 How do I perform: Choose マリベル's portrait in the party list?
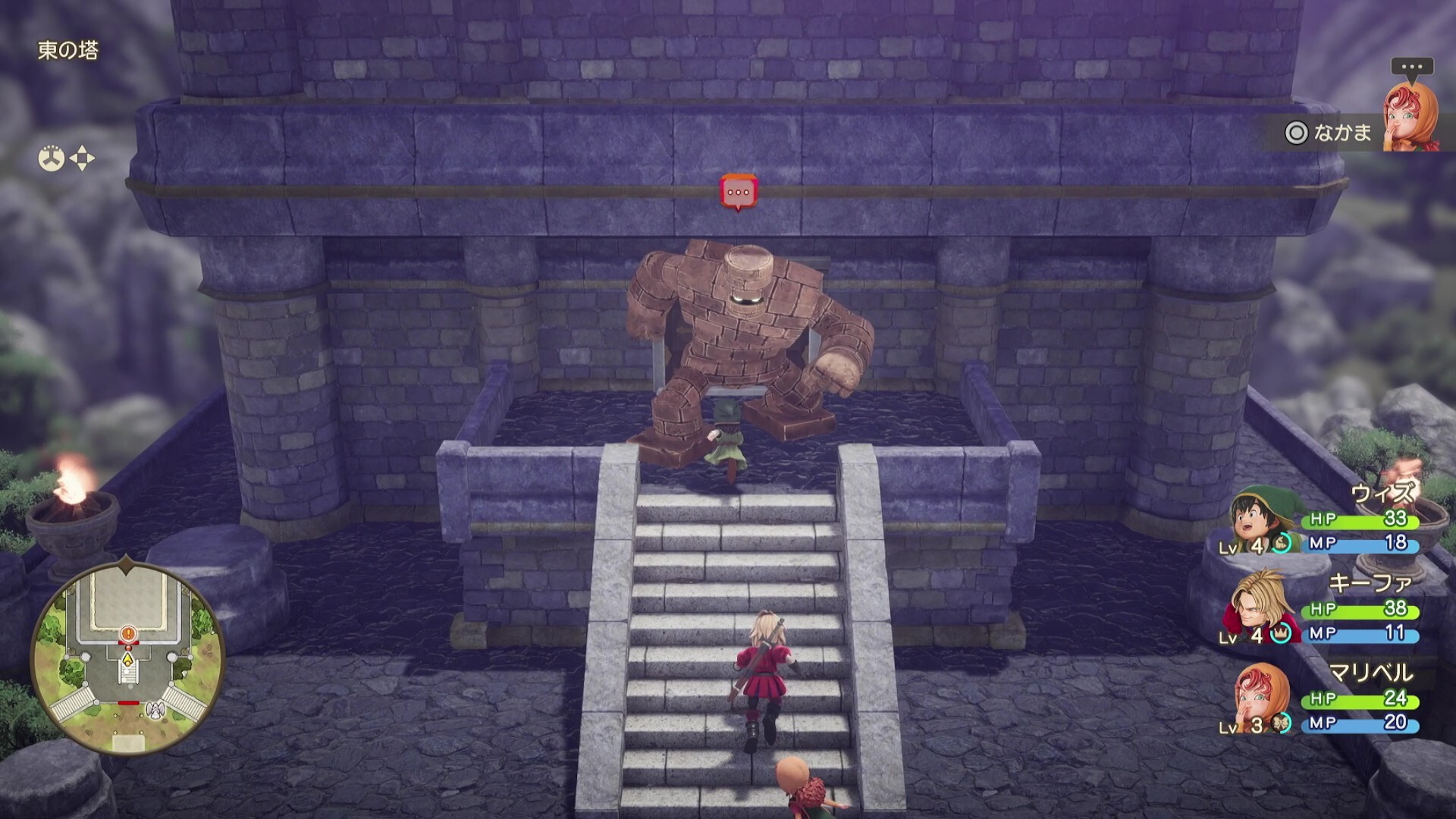click(x=1259, y=699)
